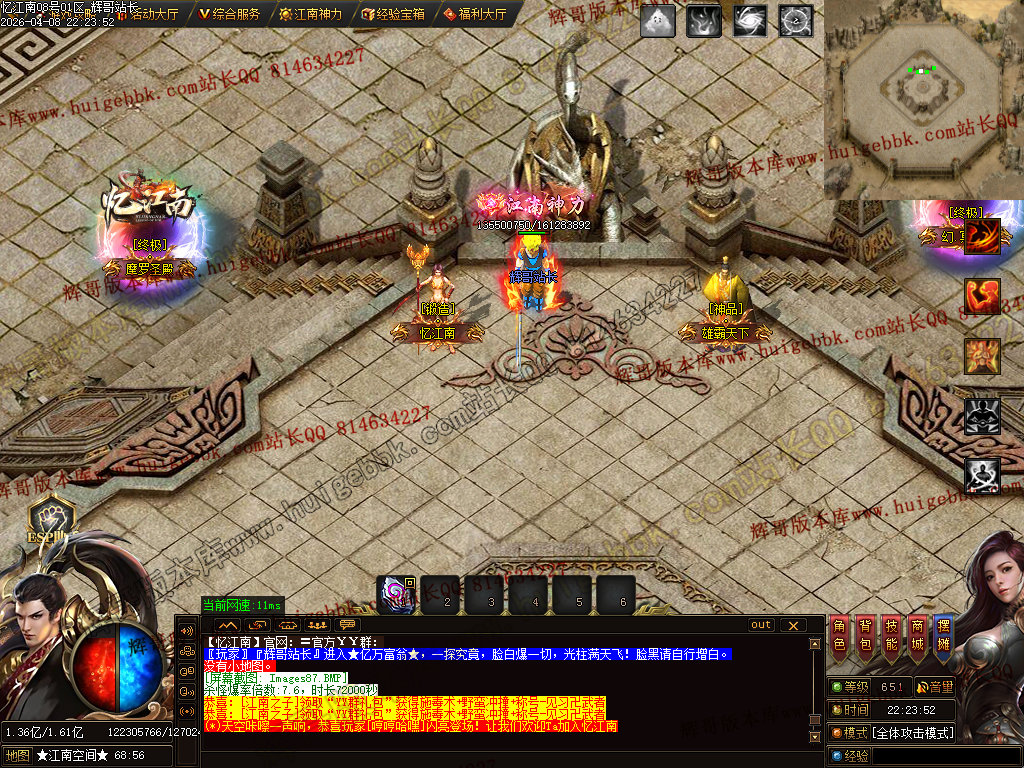The width and height of the screenshot is (1024, 768).
Task: Toggle the 音量 sound button
Action: (x=934, y=687)
